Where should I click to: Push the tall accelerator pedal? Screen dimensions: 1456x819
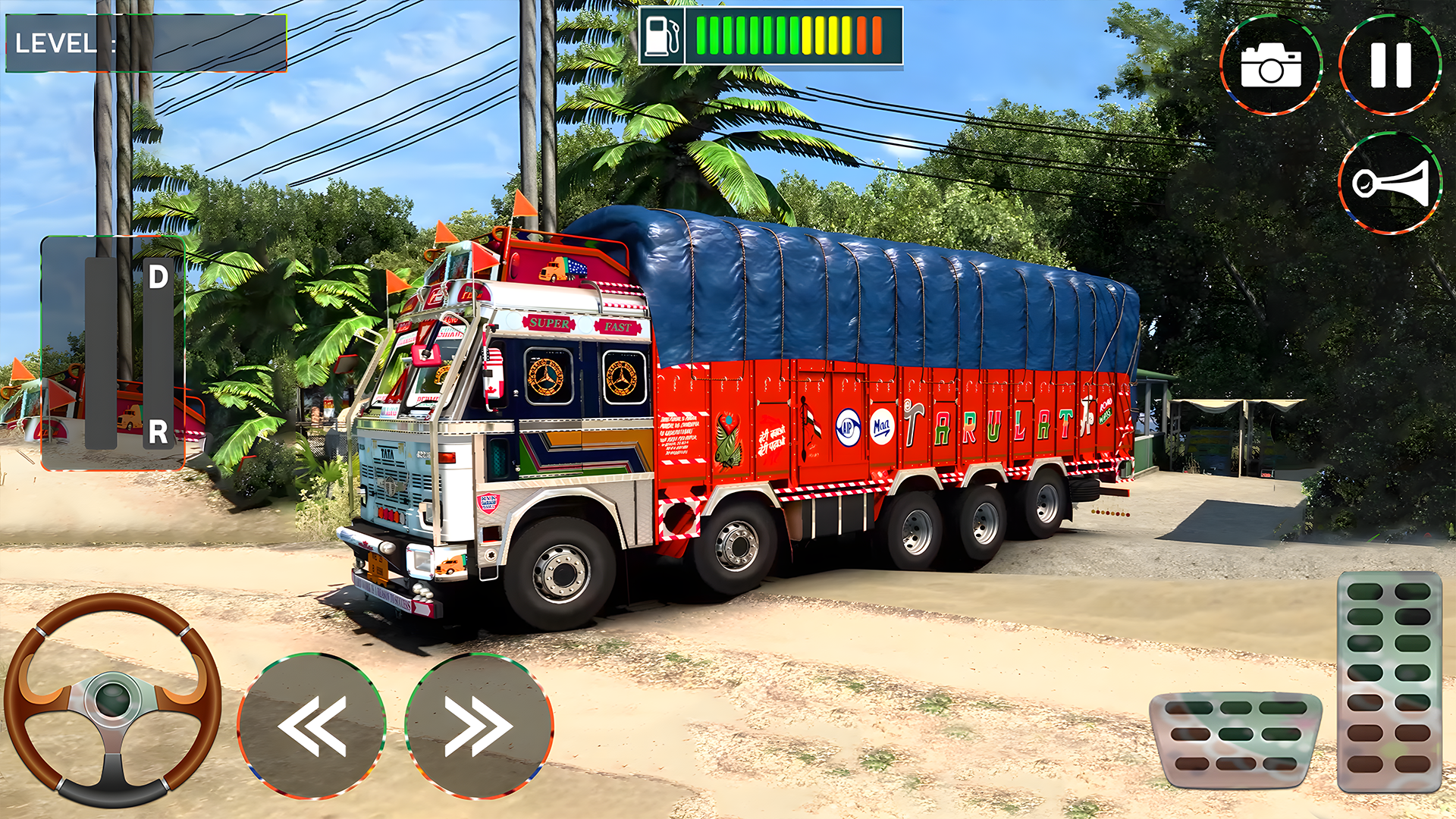coord(1389,681)
